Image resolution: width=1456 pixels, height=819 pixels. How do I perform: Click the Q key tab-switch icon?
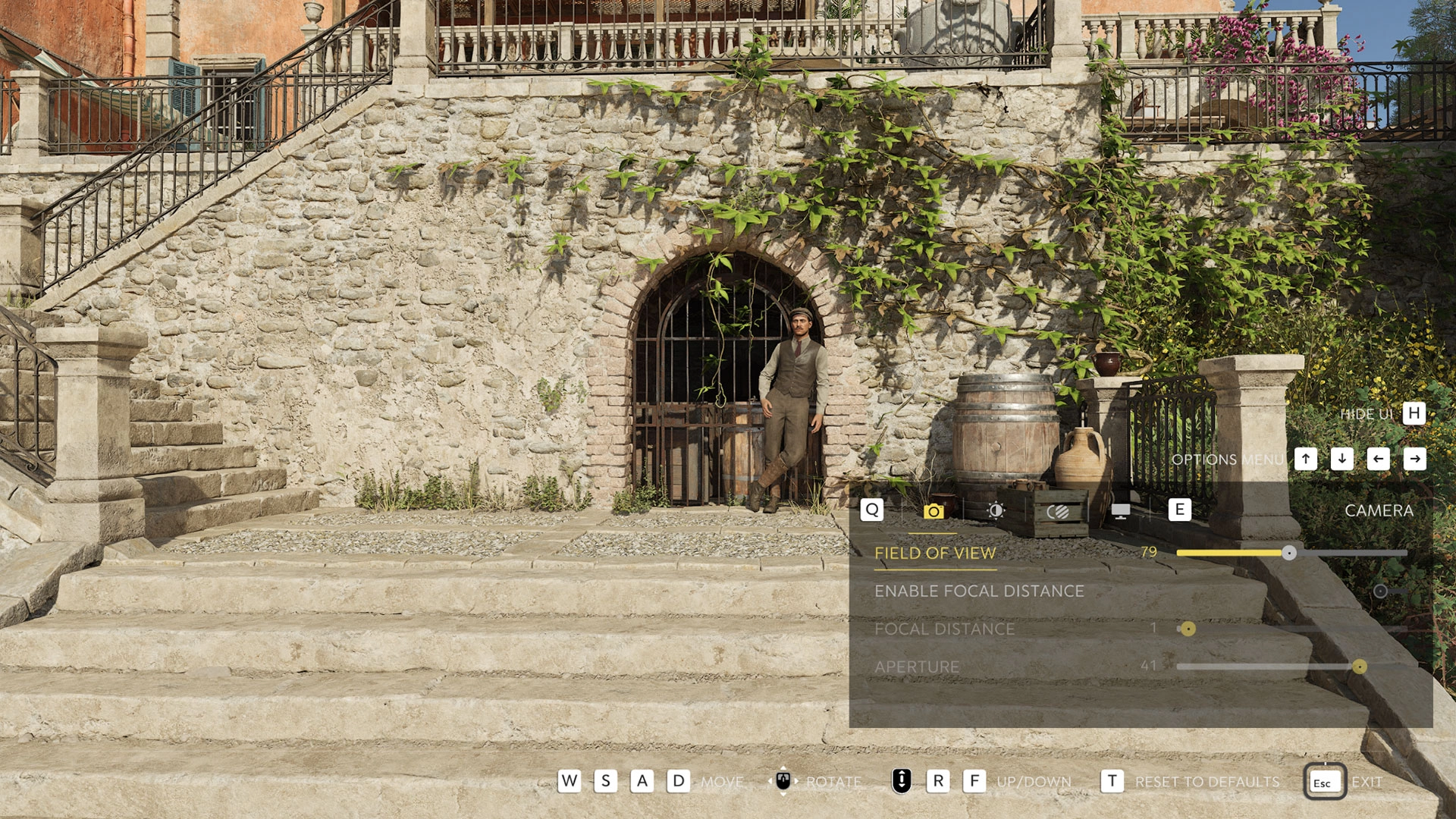pos(872,511)
